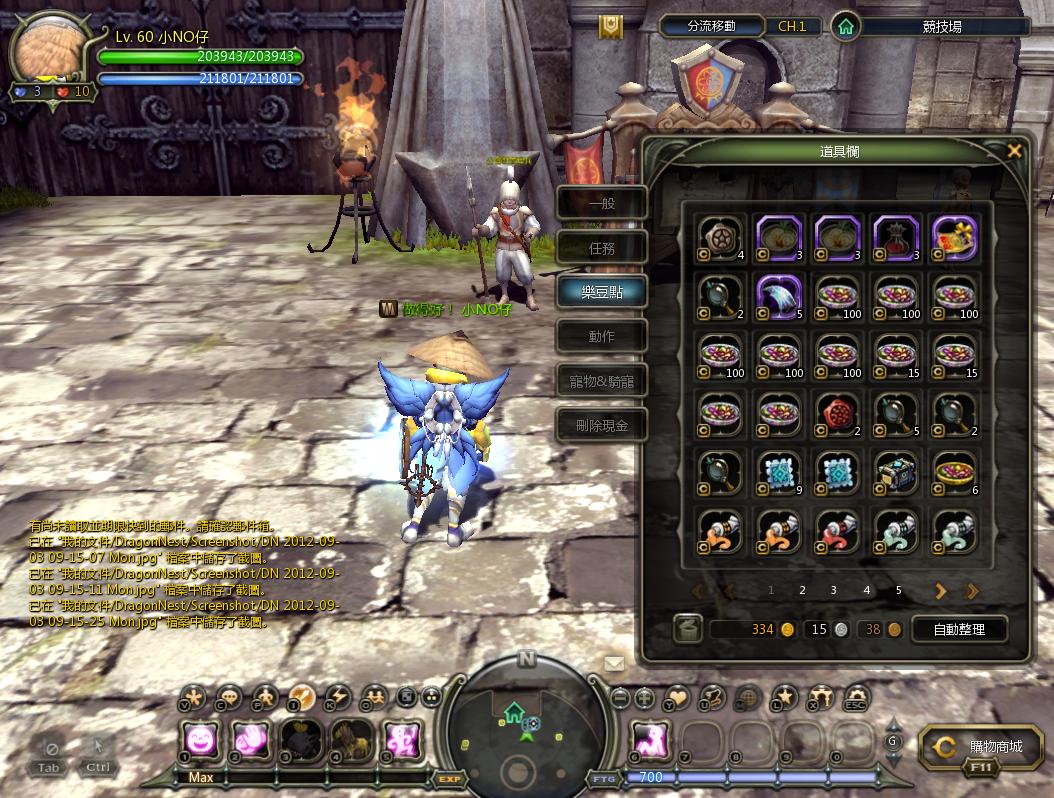The image size is (1054, 798).
Task: Select the blue feather wing item
Action: point(778,296)
